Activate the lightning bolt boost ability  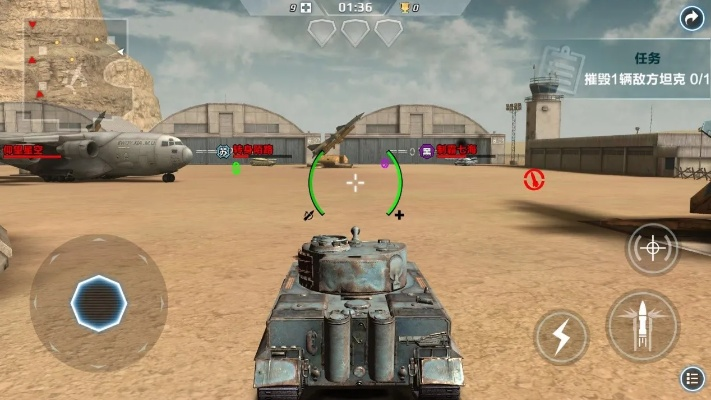coord(561,337)
